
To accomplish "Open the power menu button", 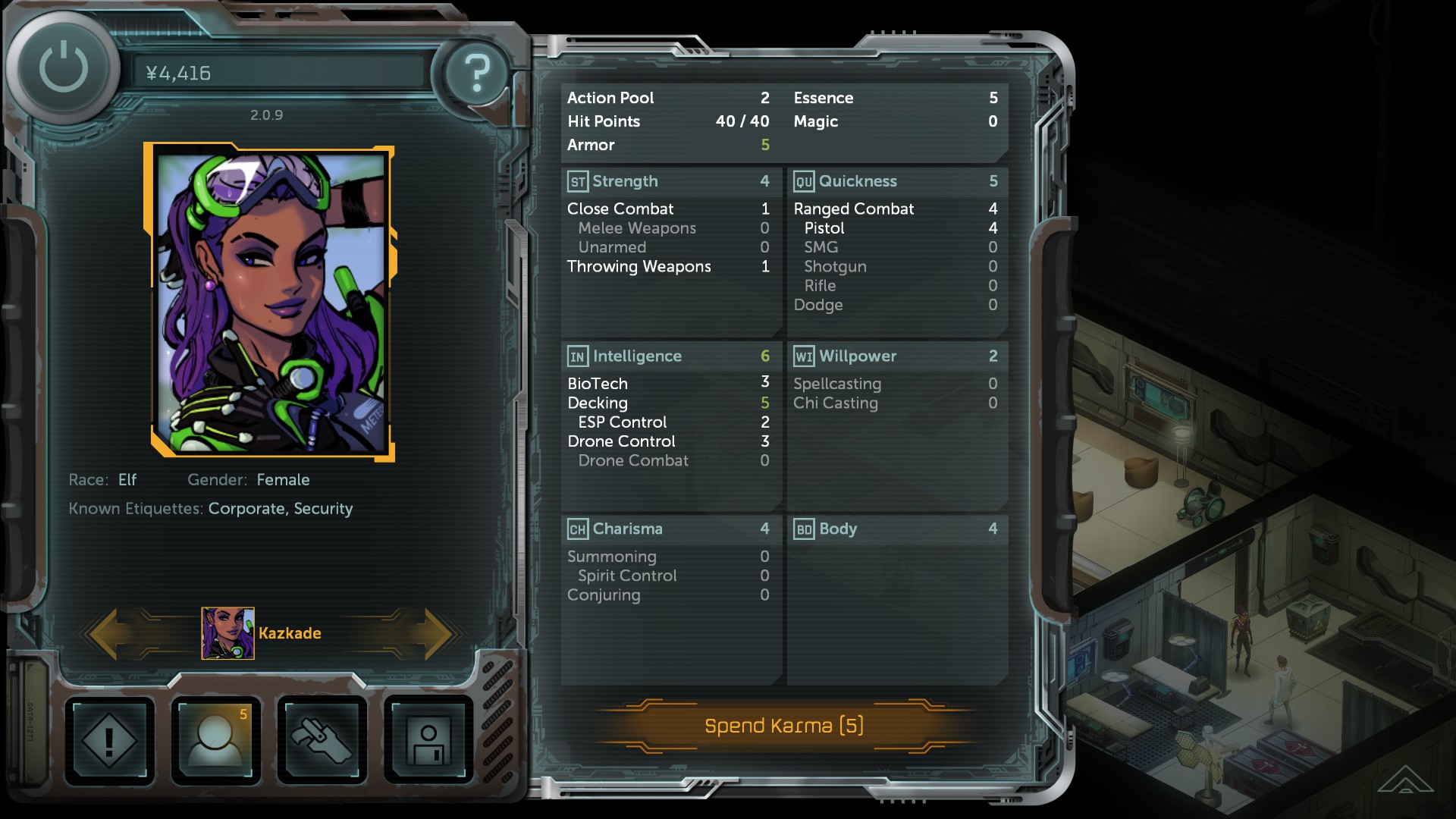I will 64,68.
